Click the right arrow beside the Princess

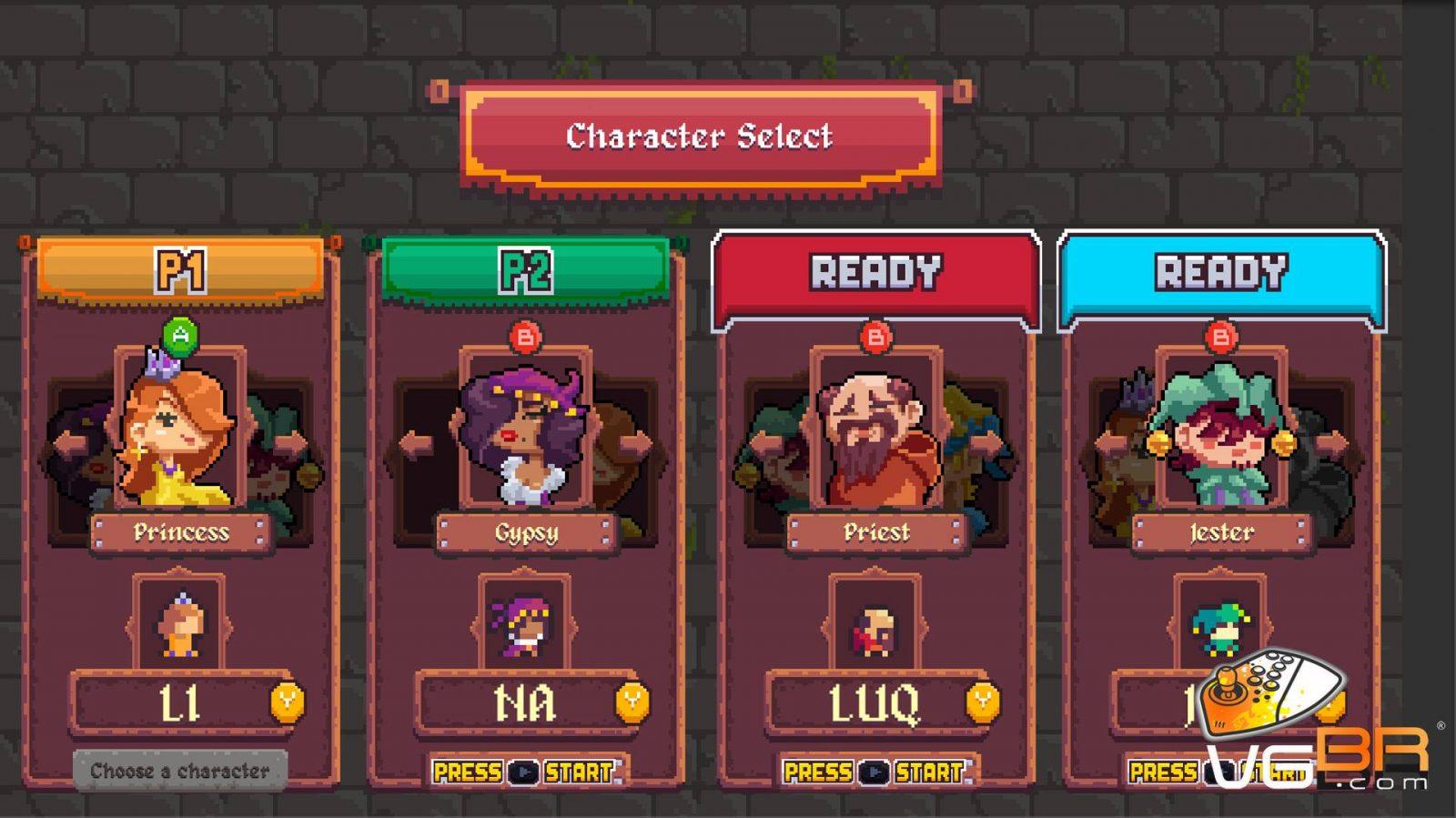coord(292,445)
